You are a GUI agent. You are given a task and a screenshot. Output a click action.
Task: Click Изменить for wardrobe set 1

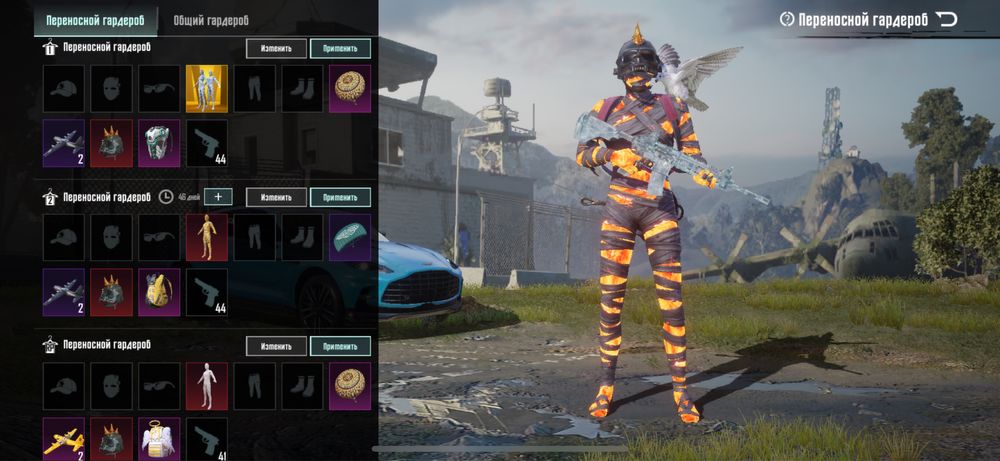[276, 48]
